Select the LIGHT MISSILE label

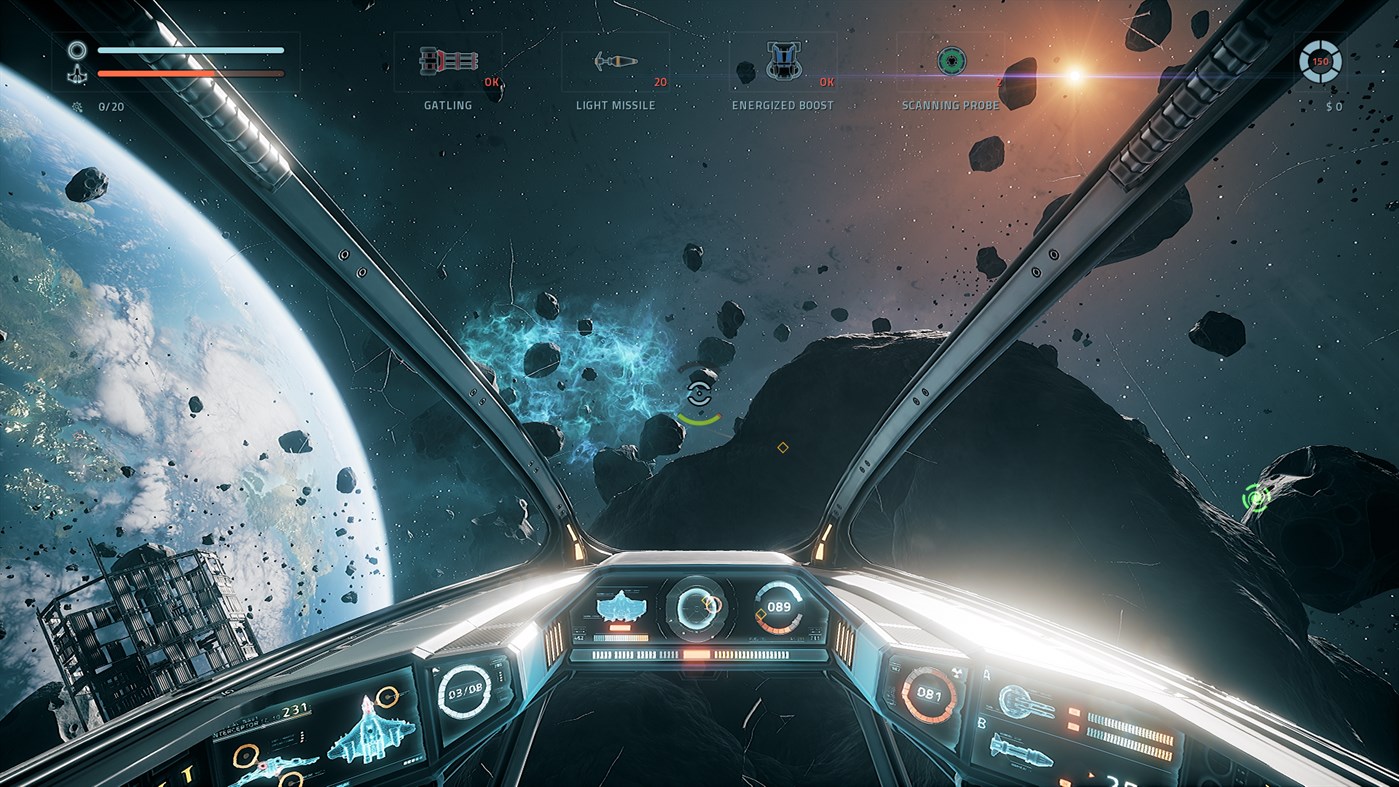tap(615, 104)
